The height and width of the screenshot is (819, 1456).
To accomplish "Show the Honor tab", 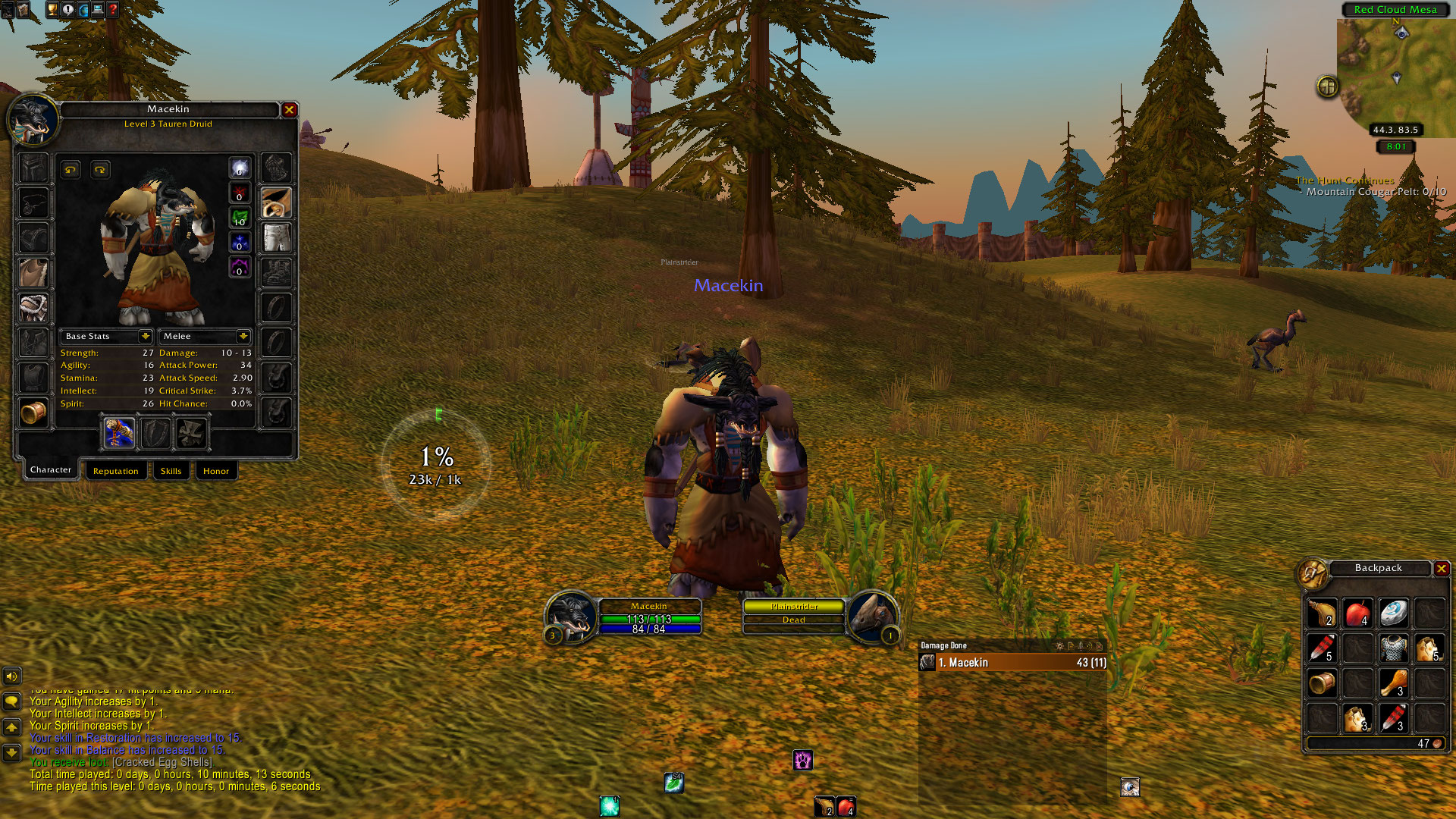I will point(215,471).
